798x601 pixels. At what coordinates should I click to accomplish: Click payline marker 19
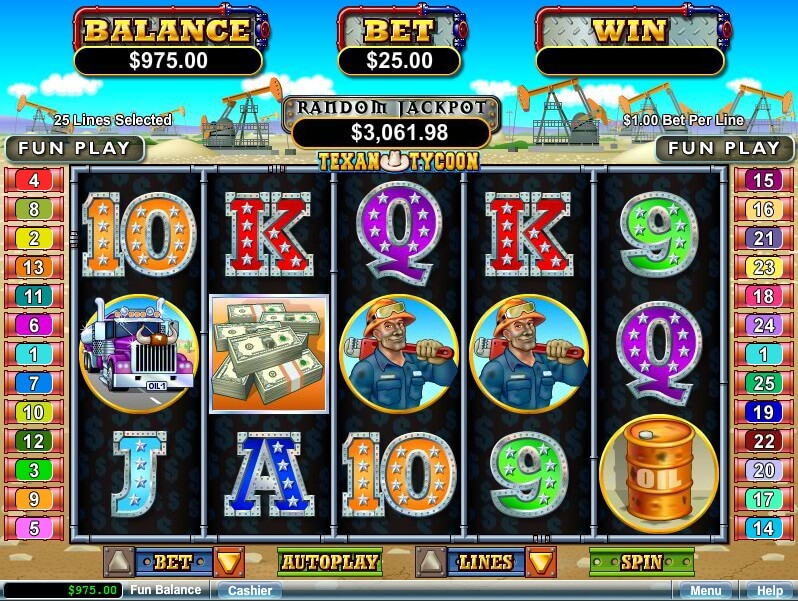click(763, 412)
